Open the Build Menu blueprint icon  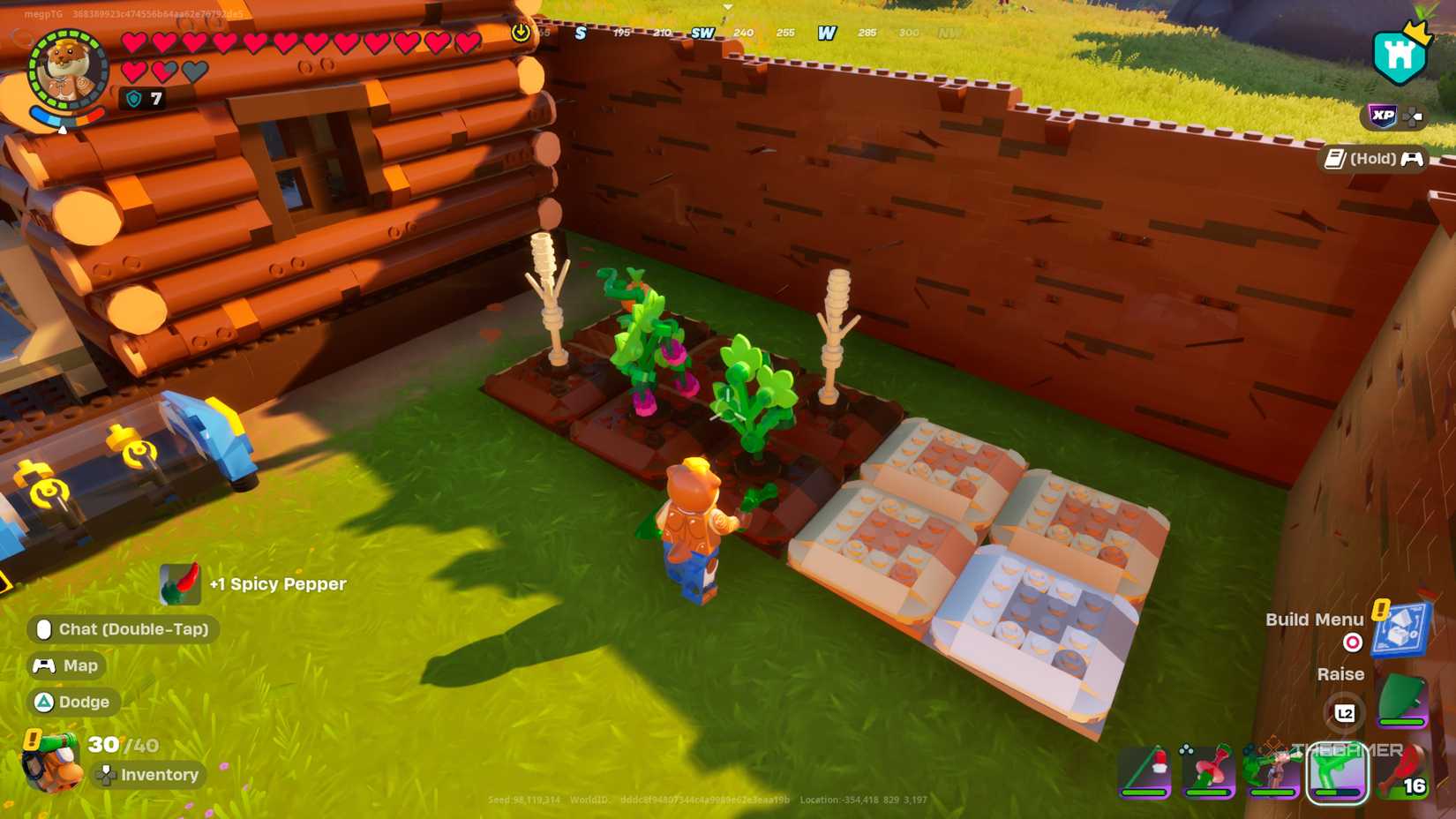pyautogui.click(x=1400, y=629)
